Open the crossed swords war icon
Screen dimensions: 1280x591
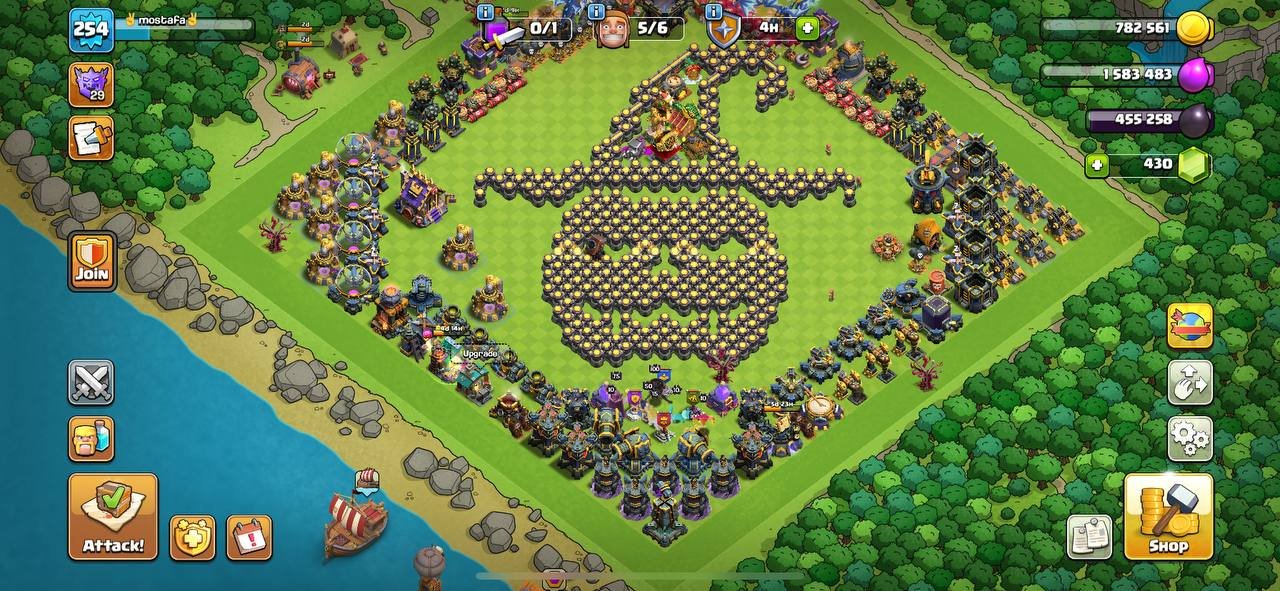91,382
